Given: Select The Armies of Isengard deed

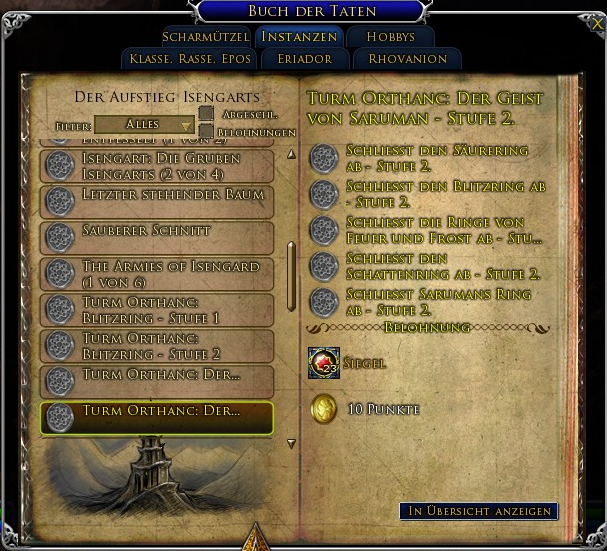Looking at the screenshot, I should point(157,274).
